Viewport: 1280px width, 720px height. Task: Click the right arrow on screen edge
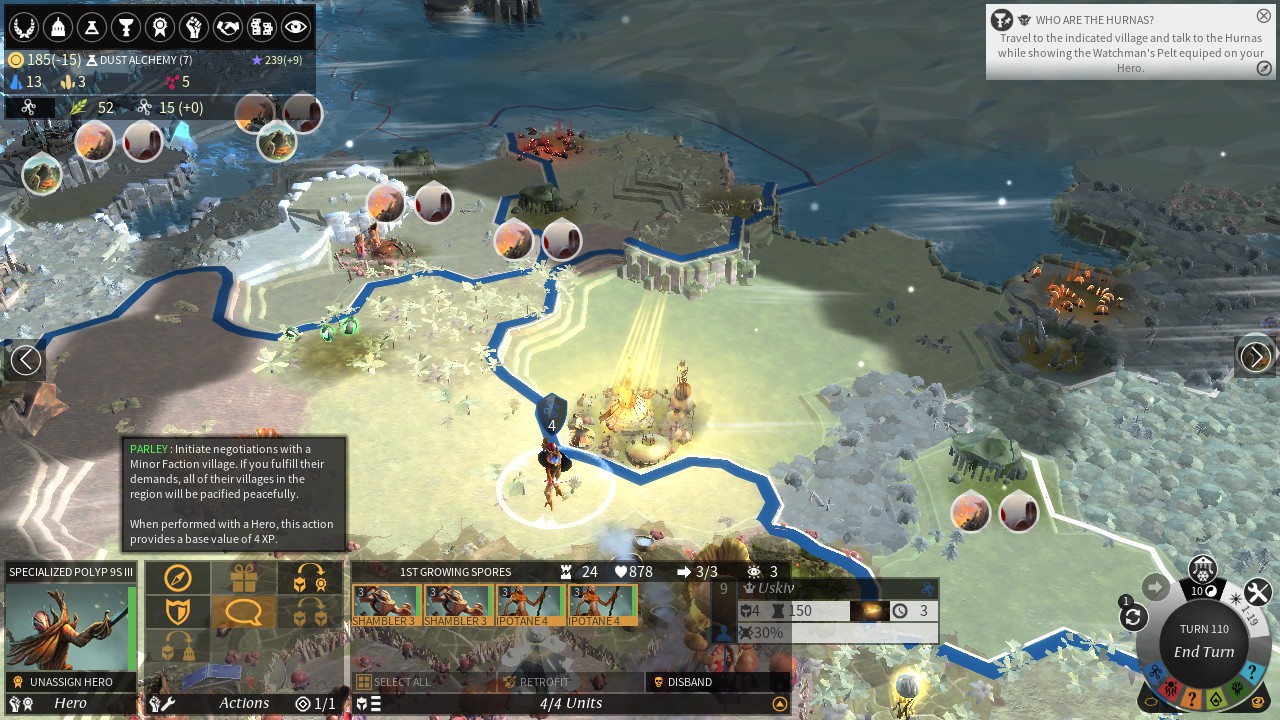pos(1255,357)
